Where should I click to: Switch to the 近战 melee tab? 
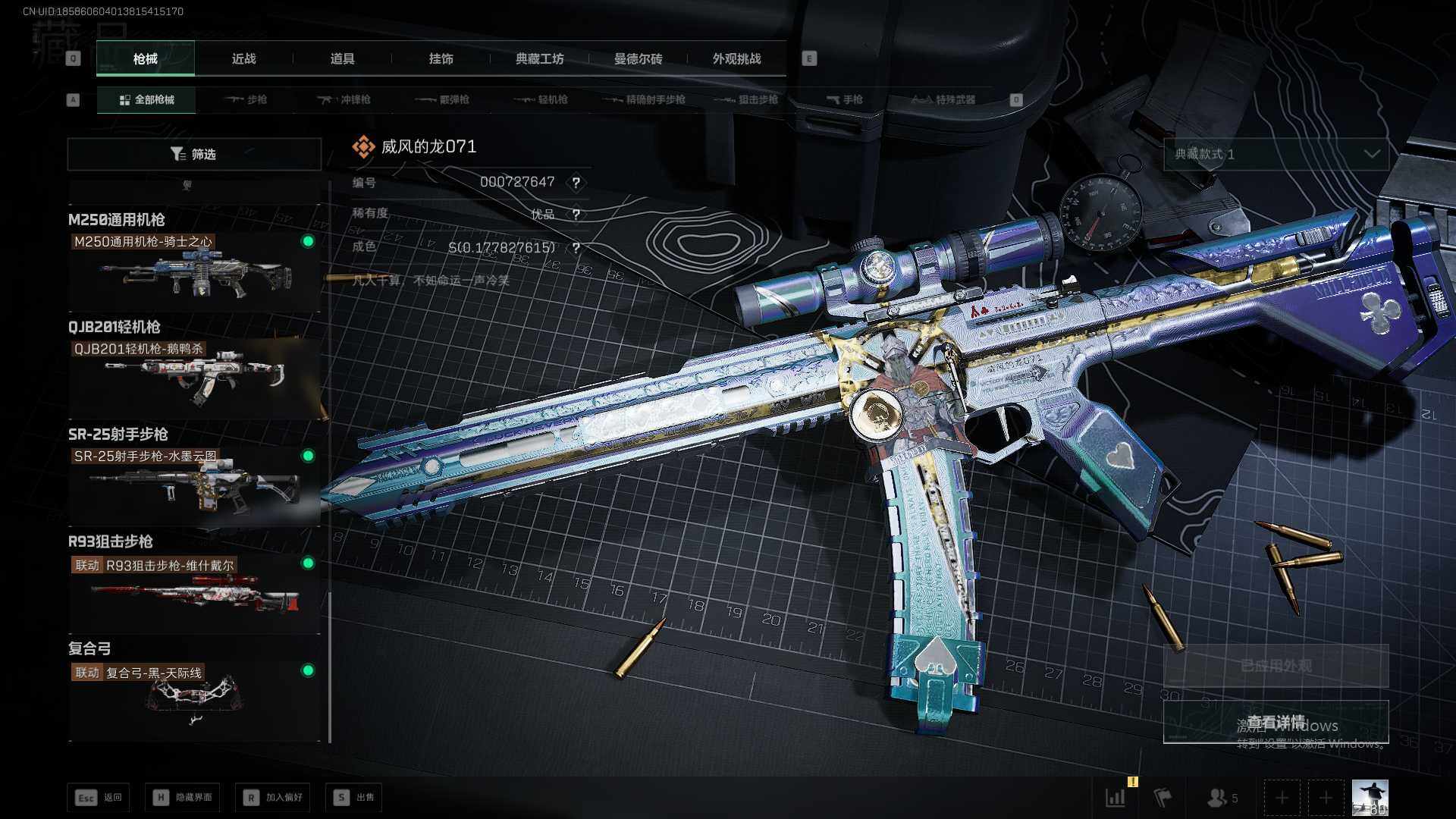click(243, 58)
